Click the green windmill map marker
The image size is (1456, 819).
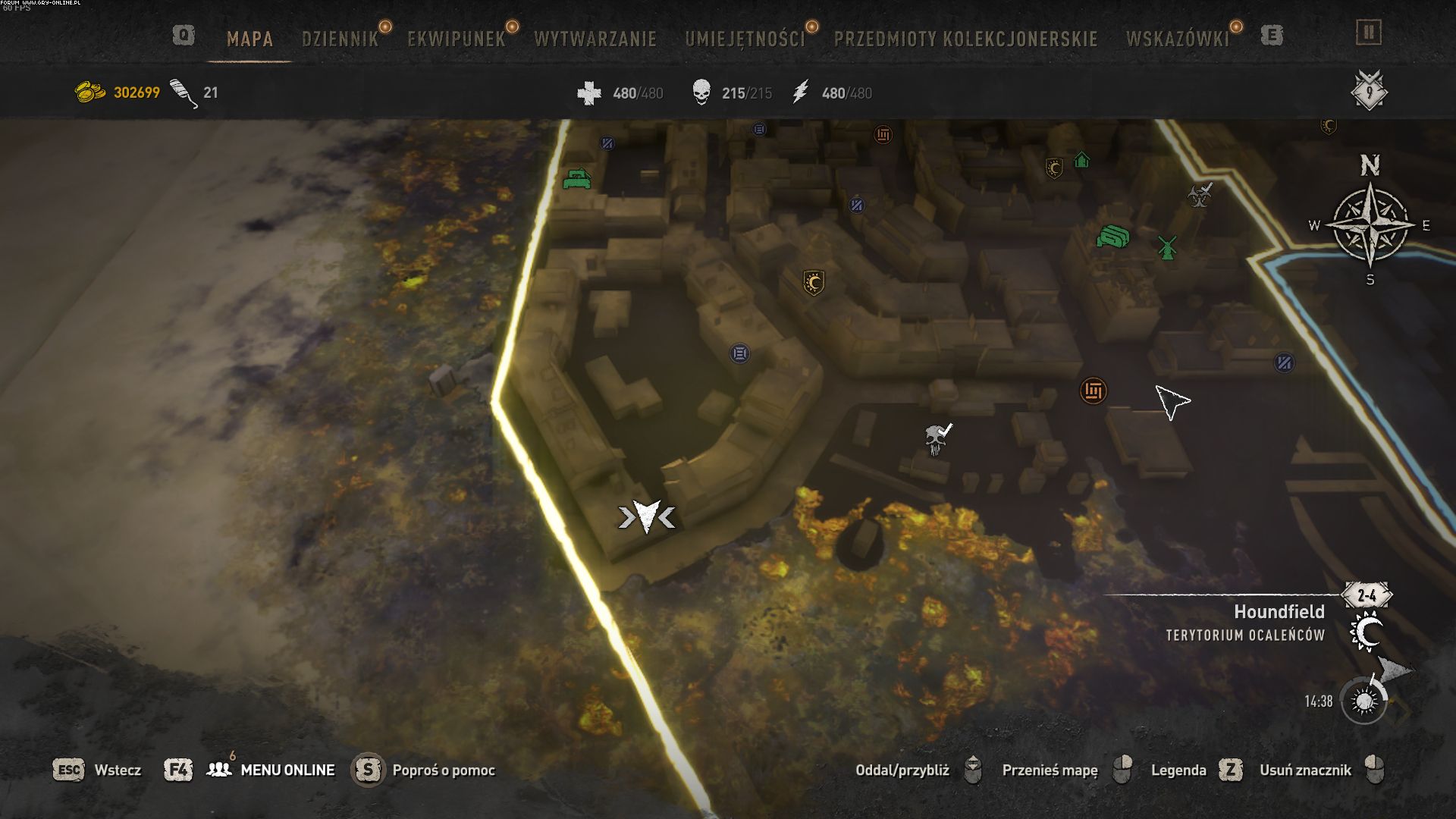(1167, 246)
